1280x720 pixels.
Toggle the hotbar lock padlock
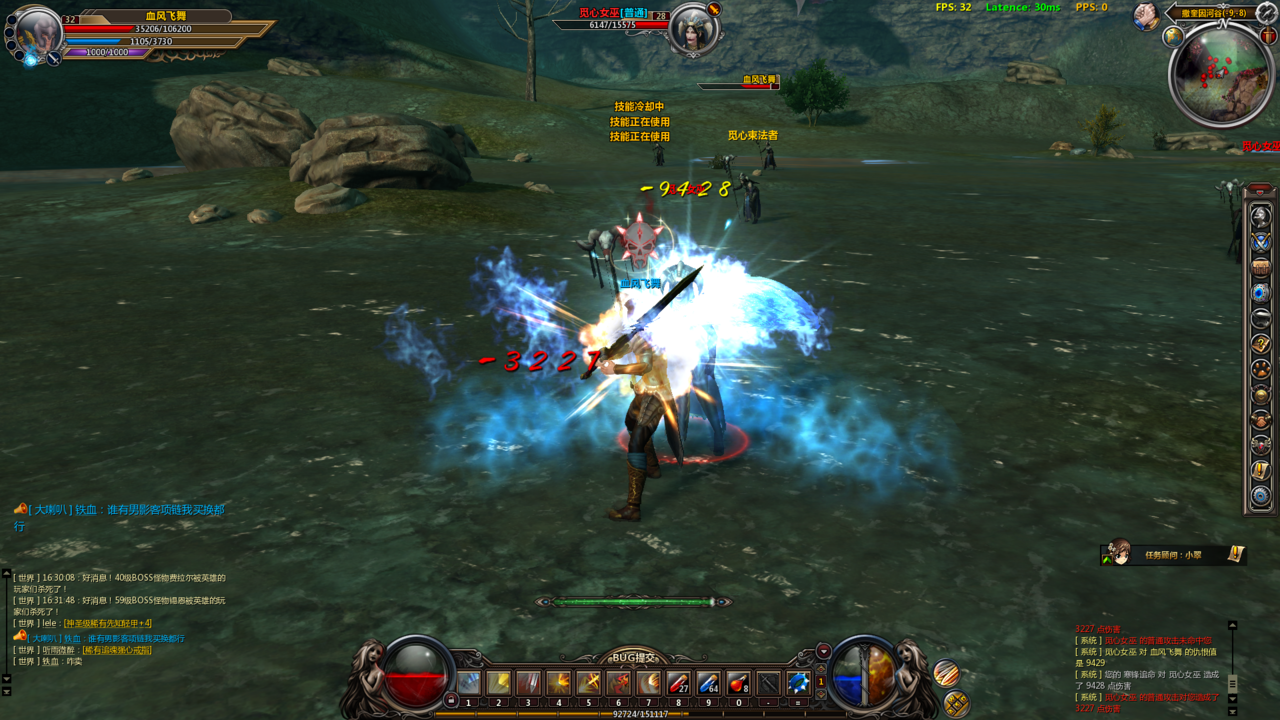[451, 700]
